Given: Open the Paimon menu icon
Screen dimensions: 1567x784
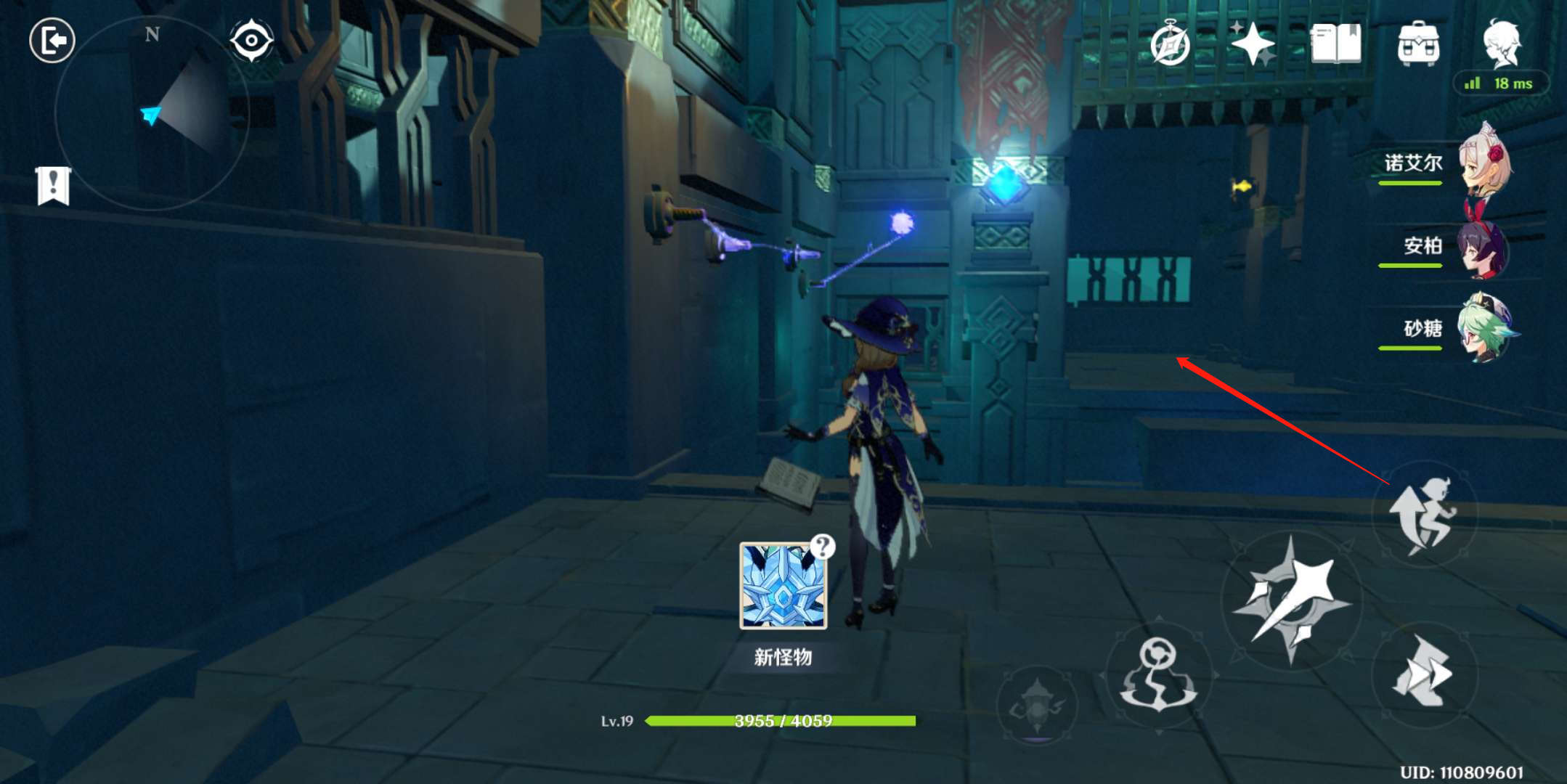Looking at the screenshot, I should (1501, 44).
